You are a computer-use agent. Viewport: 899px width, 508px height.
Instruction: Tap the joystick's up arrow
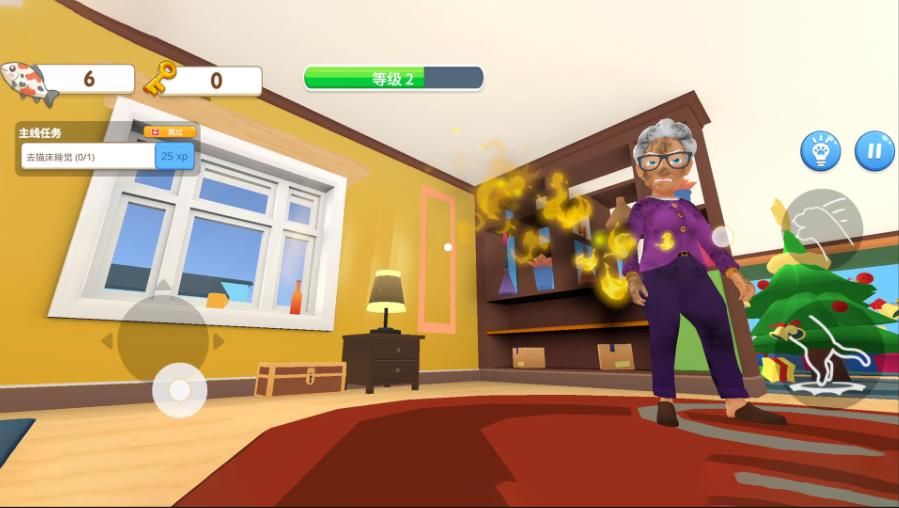[x=163, y=284]
